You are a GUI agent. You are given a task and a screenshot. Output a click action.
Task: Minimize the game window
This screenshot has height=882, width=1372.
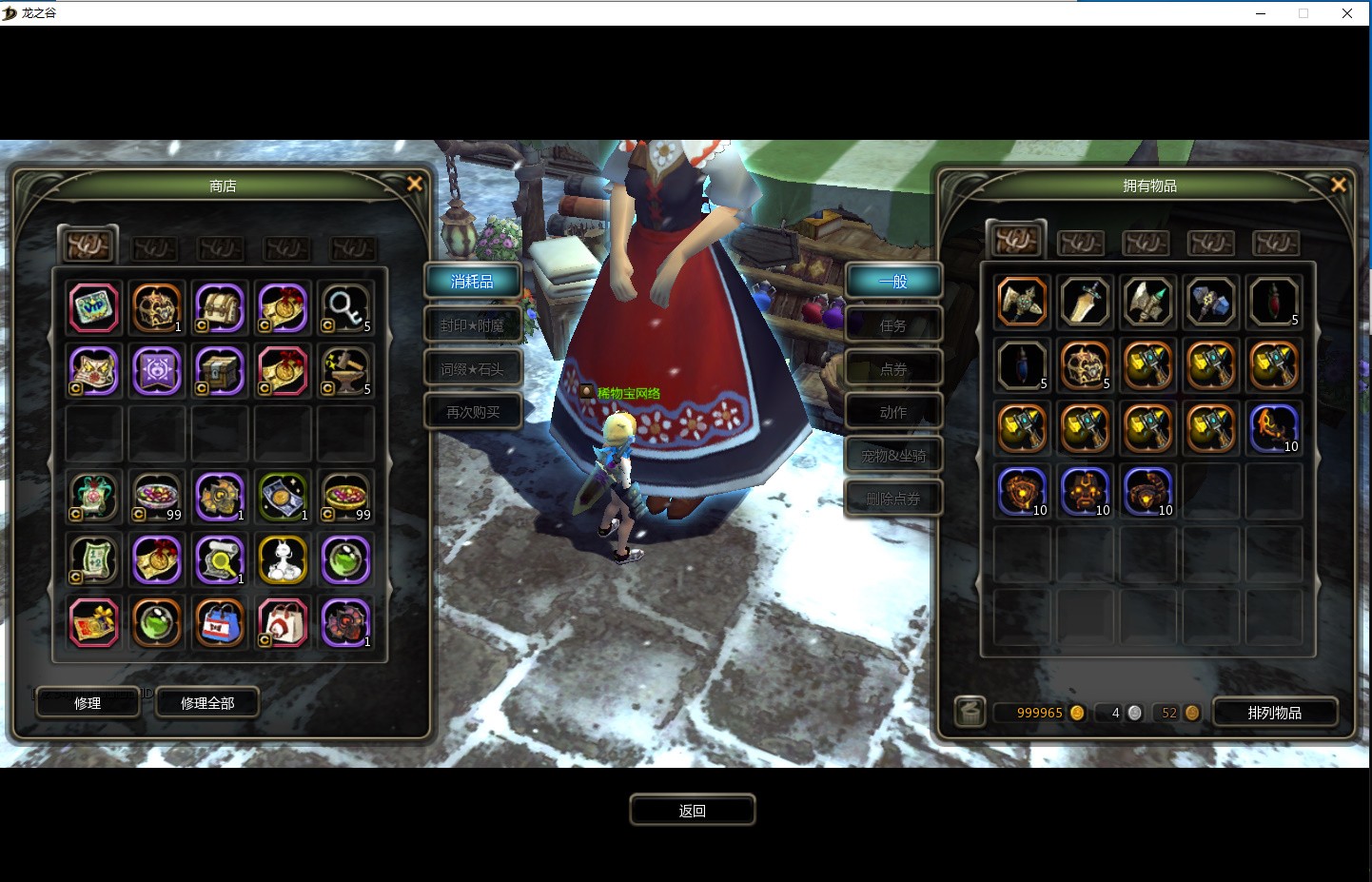(1261, 13)
